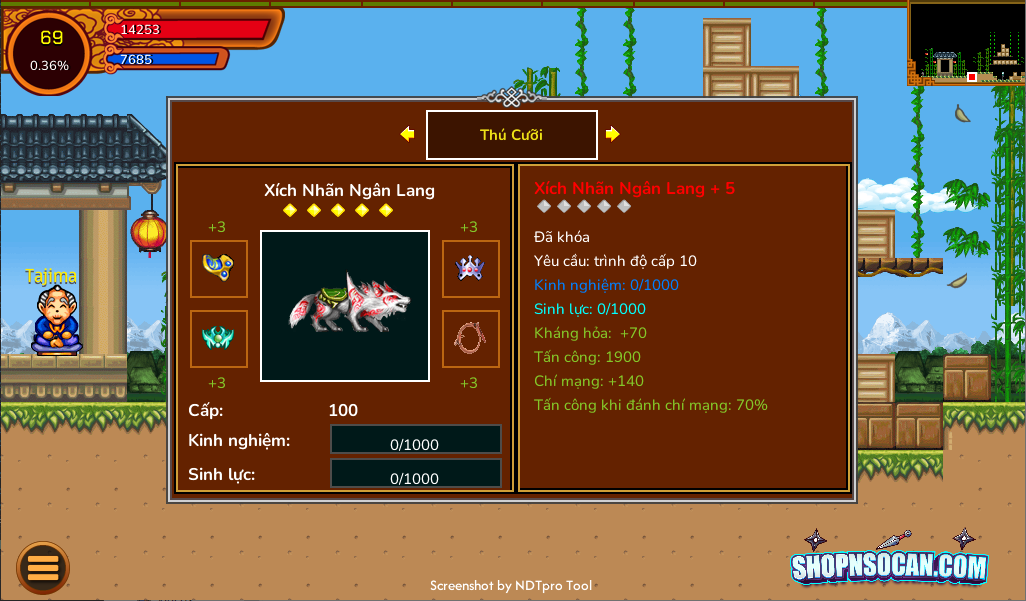This screenshot has width=1026, height=601.
Task: Click the Xích Nhãn Ngân Lang wolf portrait
Action: point(345,305)
